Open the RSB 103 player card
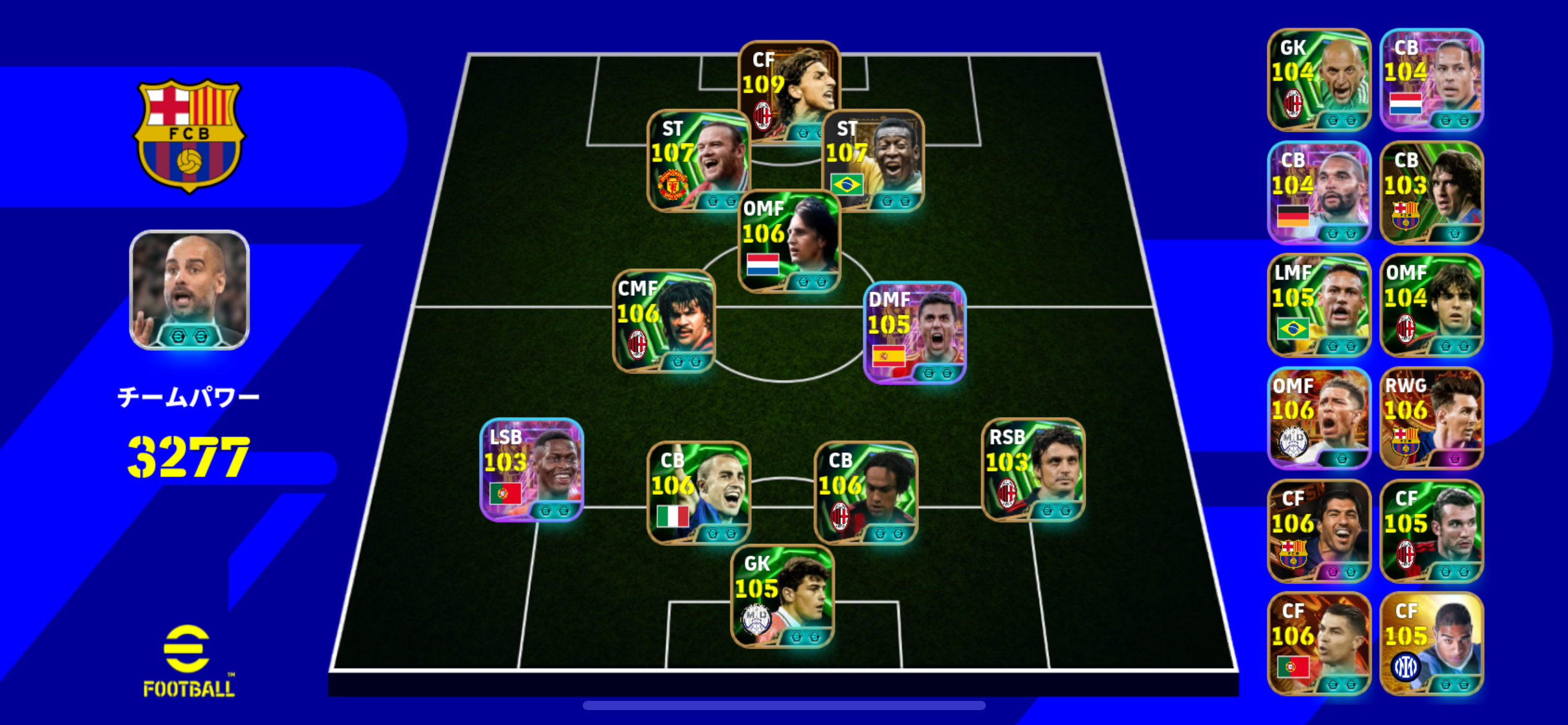 1033,470
